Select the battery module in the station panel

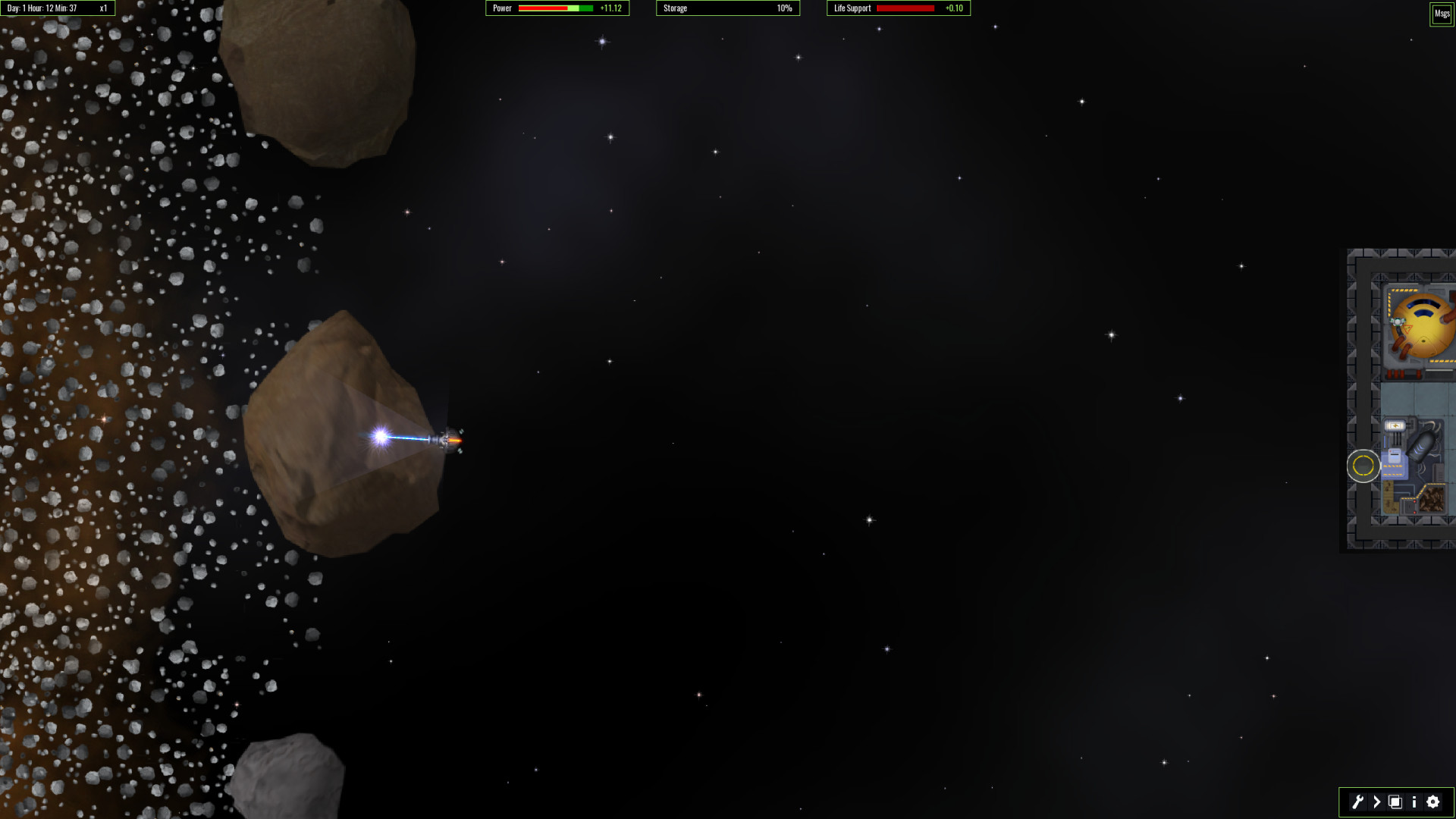(x=1395, y=425)
